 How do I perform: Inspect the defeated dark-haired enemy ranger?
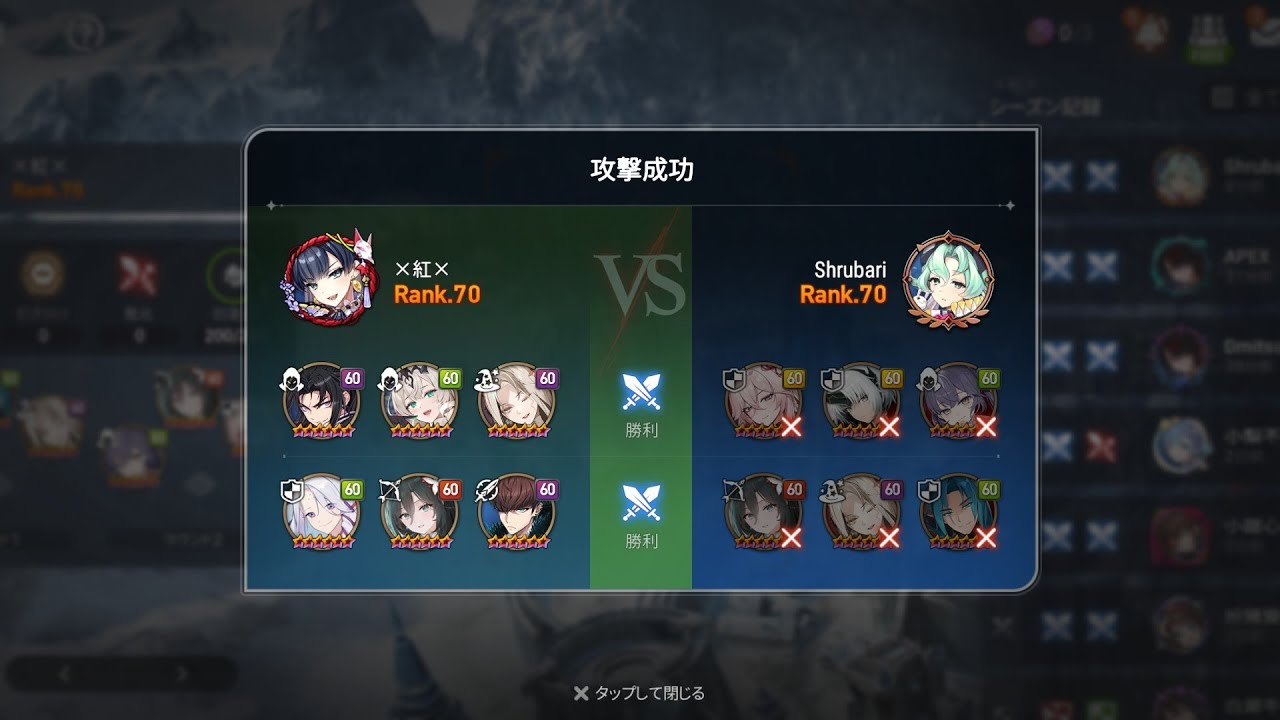(x=763, y=512)
